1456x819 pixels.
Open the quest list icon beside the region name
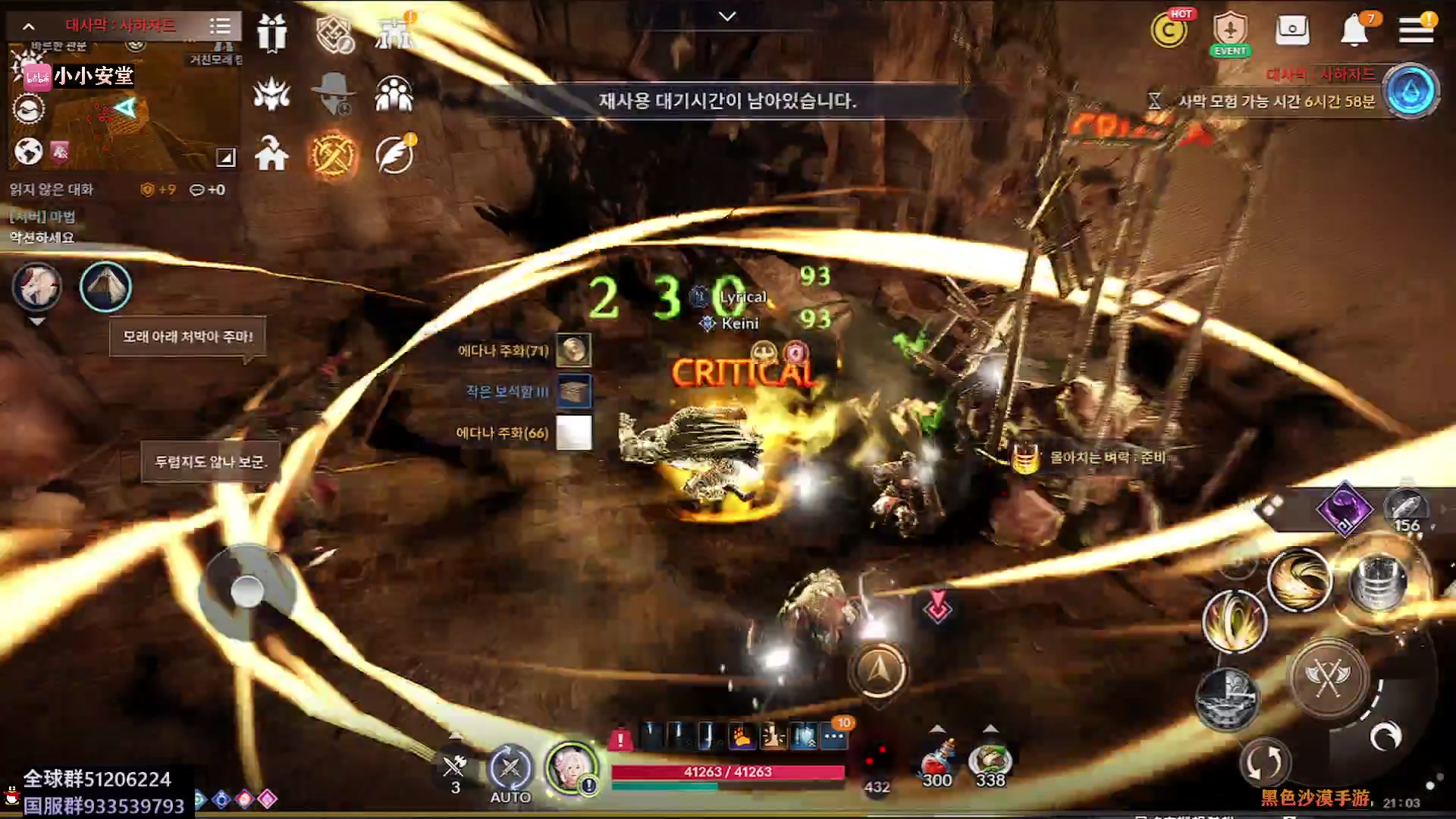[220, 27]
